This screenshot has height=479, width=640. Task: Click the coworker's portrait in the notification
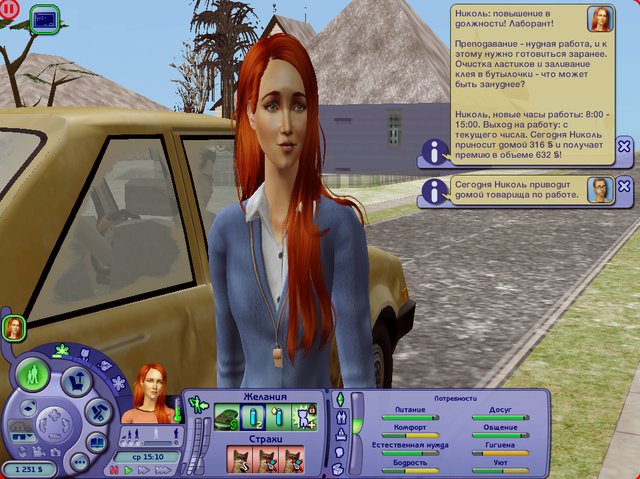coord(599,189)
